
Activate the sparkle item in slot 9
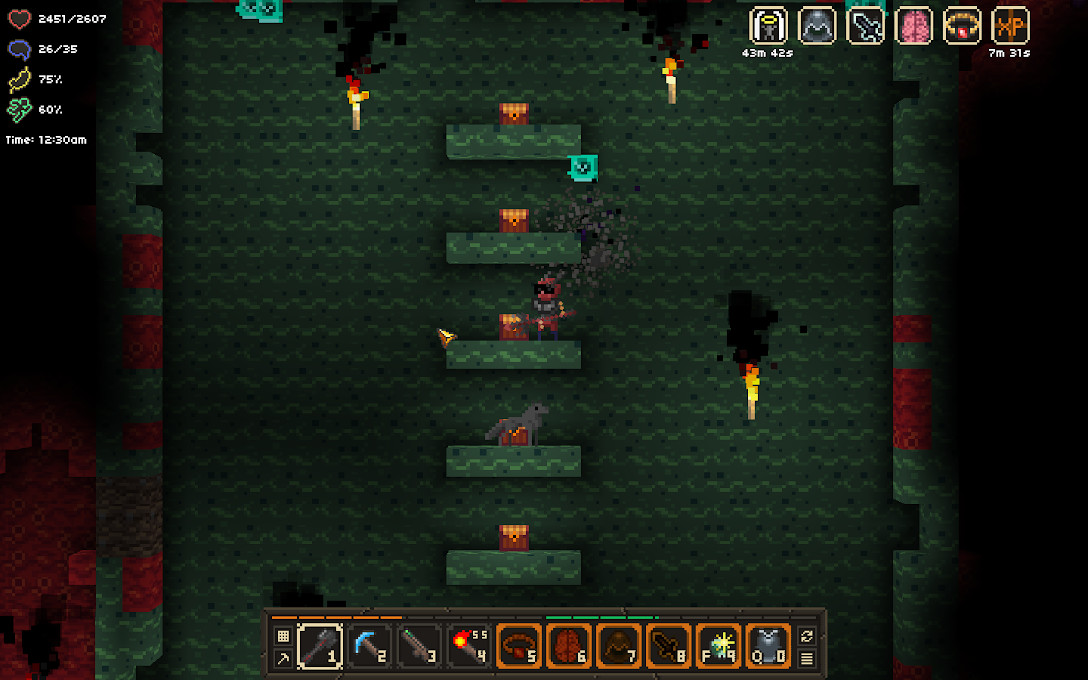(718, 645)
